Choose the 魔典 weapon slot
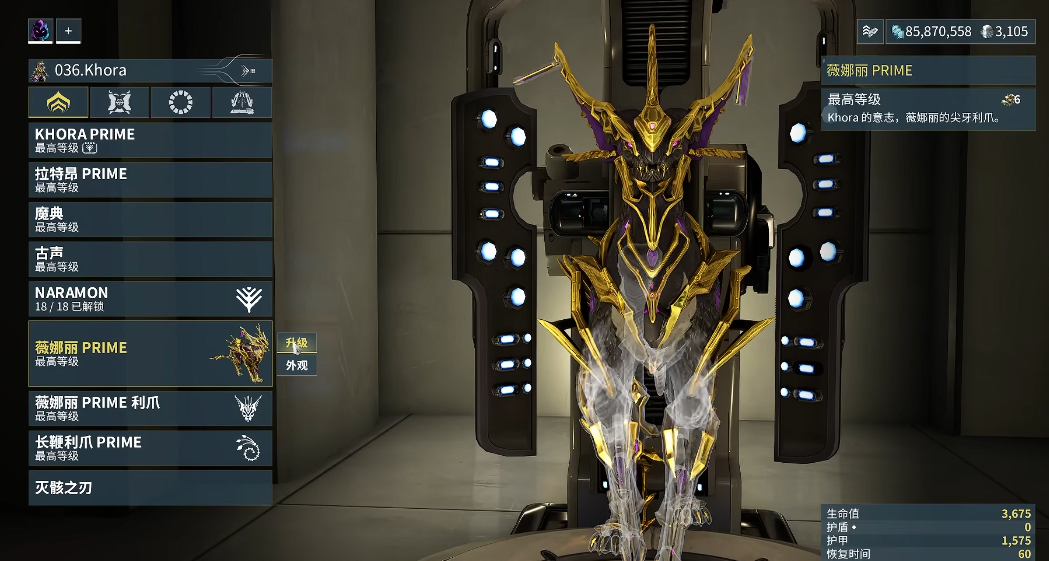 150,219
